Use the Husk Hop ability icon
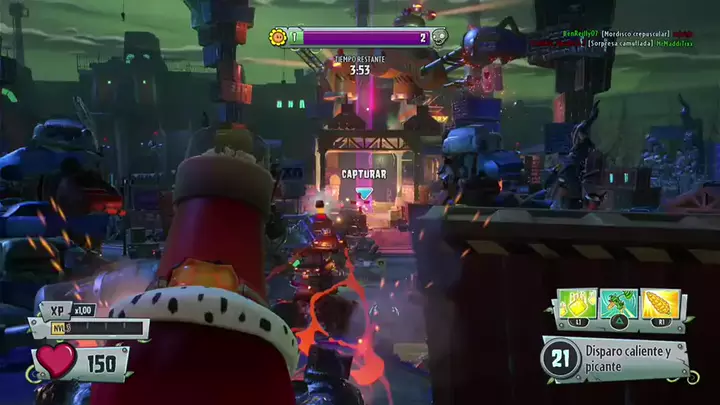This screenshot has height=405, width=720. coord(622,303)
